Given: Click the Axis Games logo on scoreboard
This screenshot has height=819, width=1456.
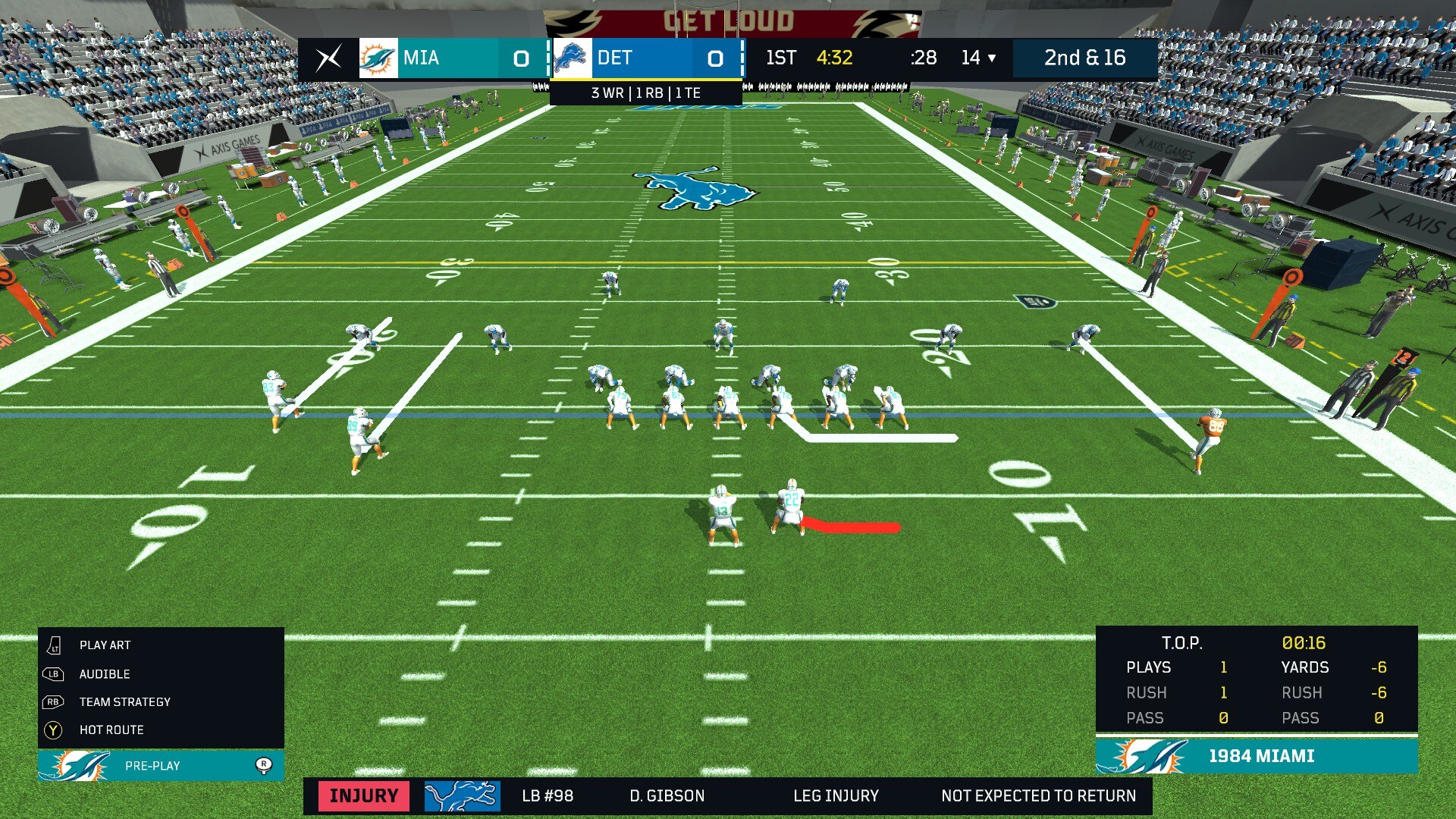Looking at the screenshot, I should click(328, 58).
